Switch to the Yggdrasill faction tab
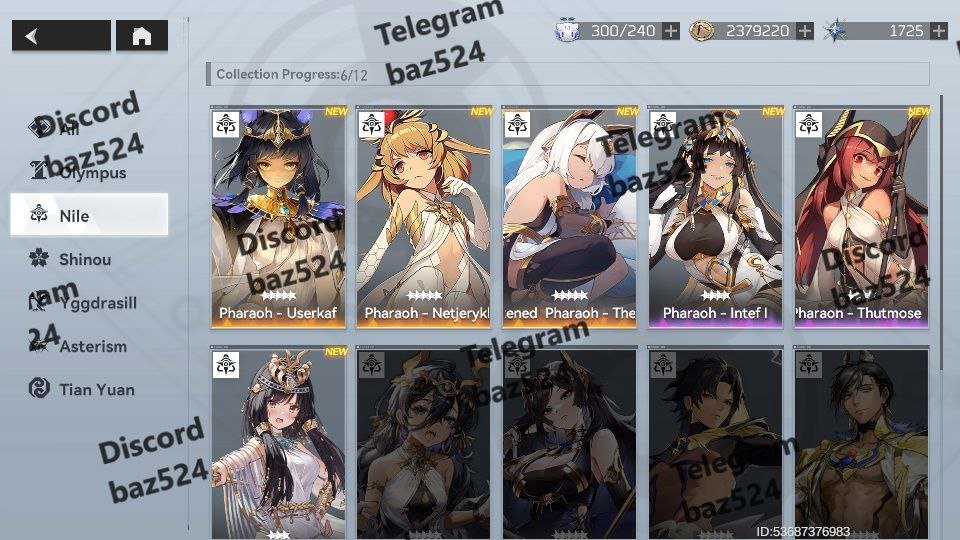This screenshot has height=540, width=960. (x=95, y=302)
